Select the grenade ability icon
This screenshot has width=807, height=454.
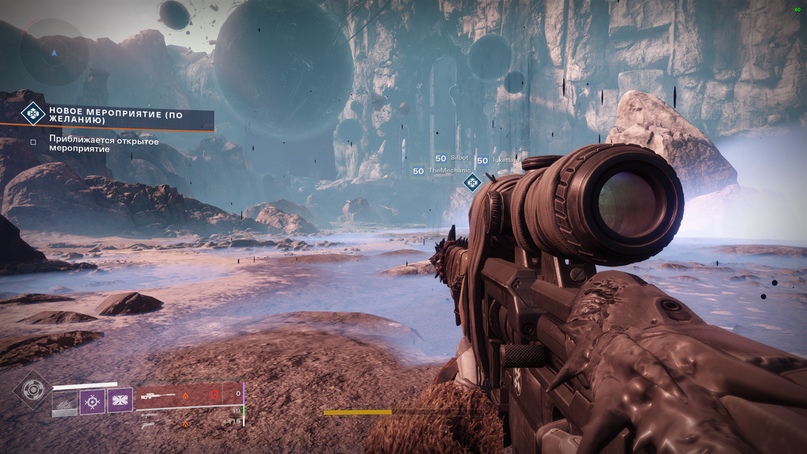pyautogui.click(x=66, y=402)
